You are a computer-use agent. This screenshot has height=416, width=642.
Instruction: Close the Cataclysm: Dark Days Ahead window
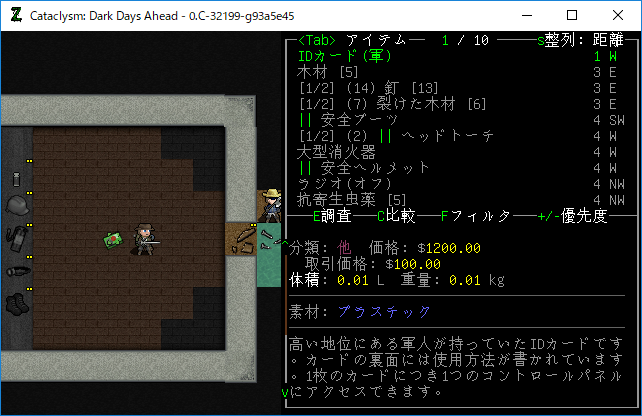click(x=617, y=15)
